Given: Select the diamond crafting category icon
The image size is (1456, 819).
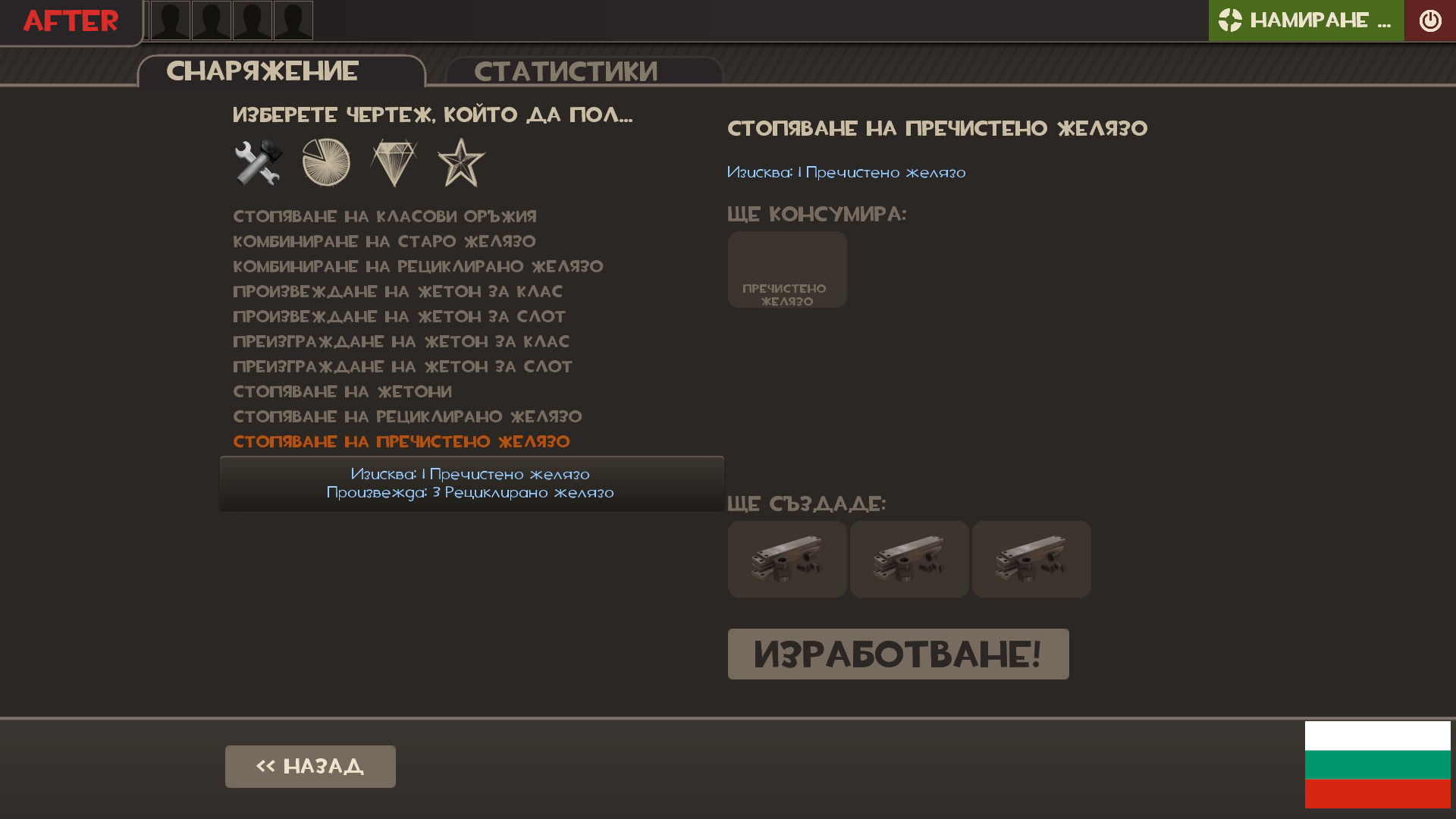Looking at the screenshot, I should click(395, 162).
